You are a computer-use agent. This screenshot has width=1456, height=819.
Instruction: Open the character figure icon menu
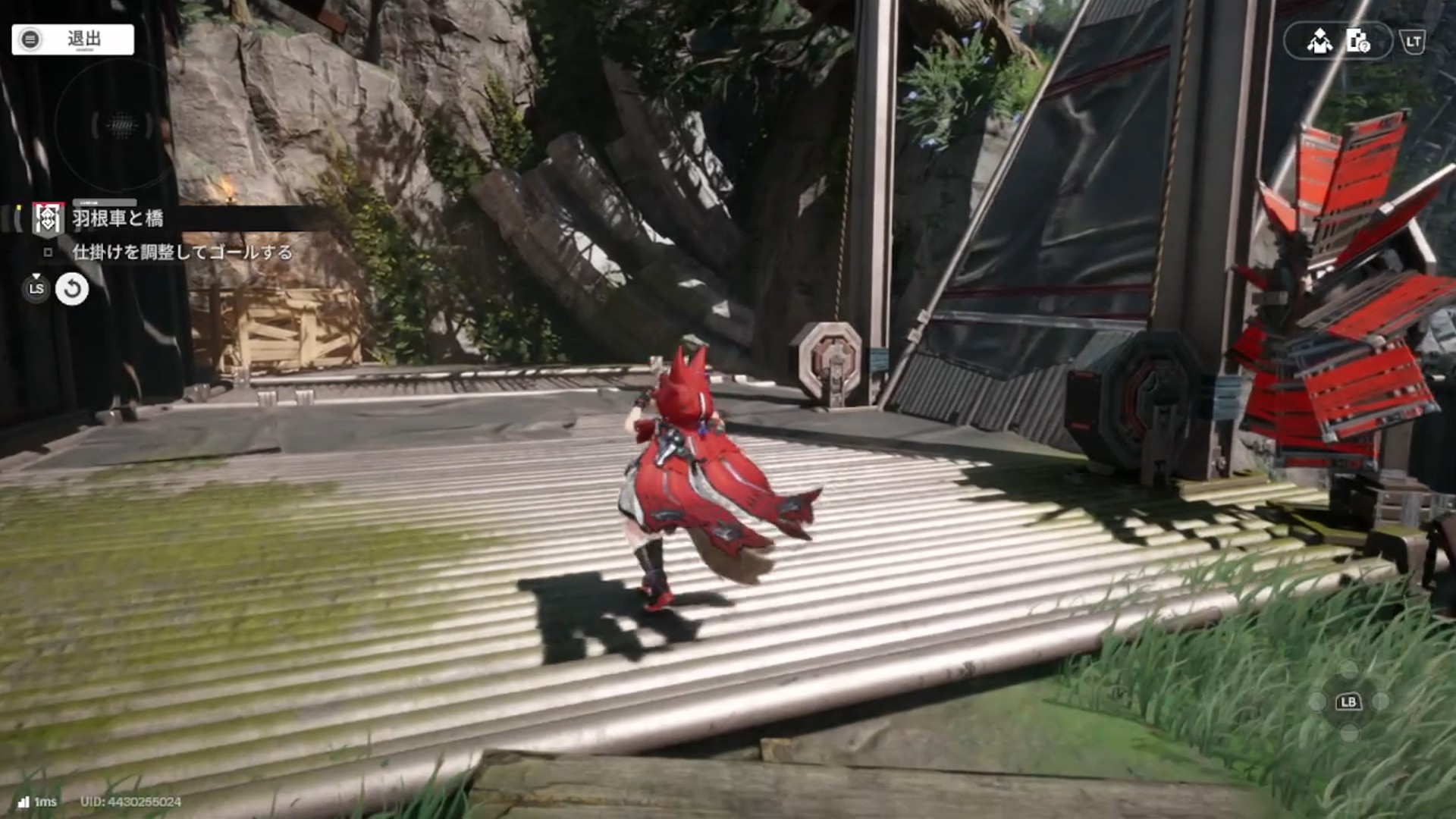tap(1319, 41)
